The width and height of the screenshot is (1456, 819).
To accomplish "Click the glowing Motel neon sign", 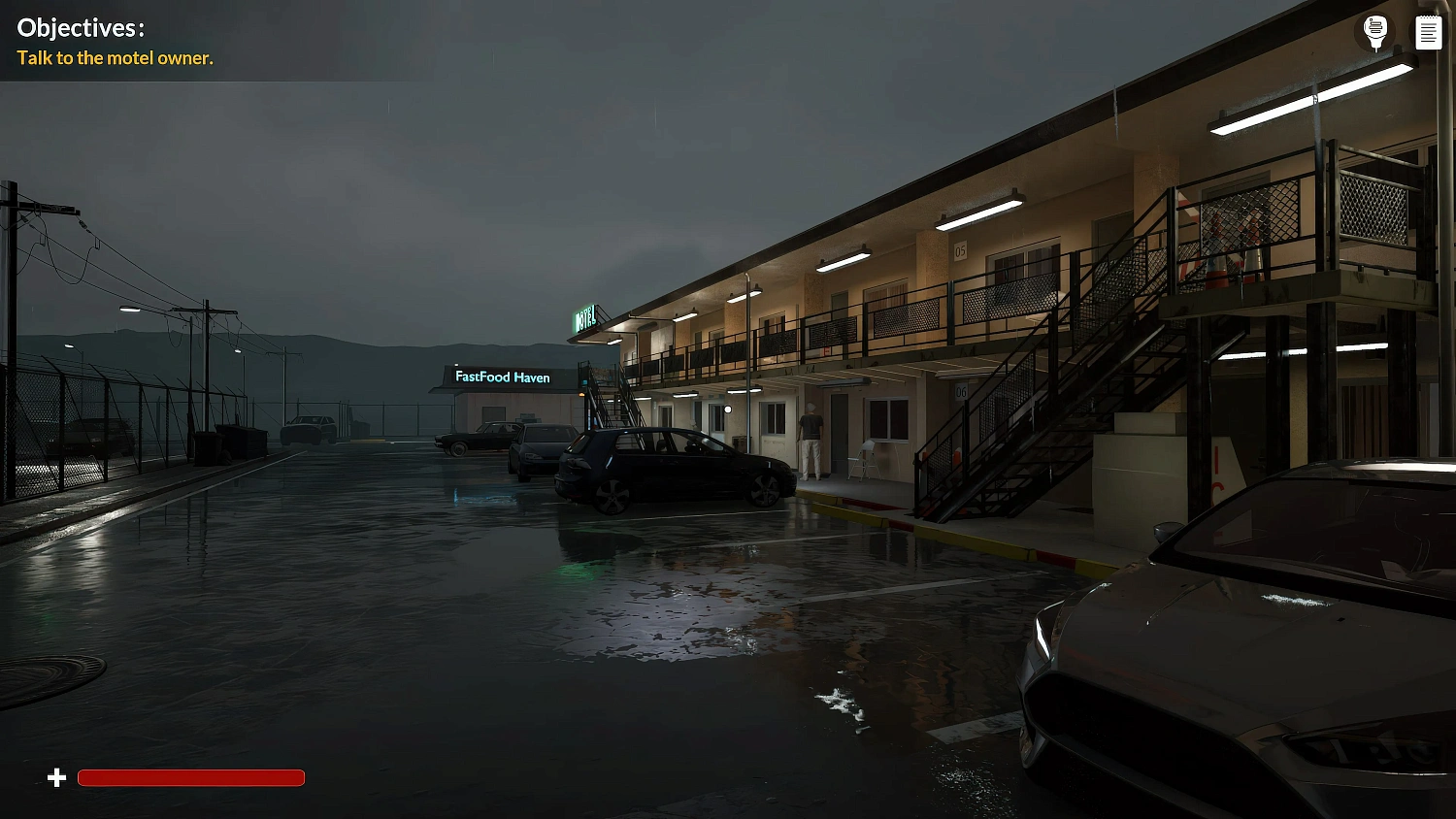I will (586, 315).
